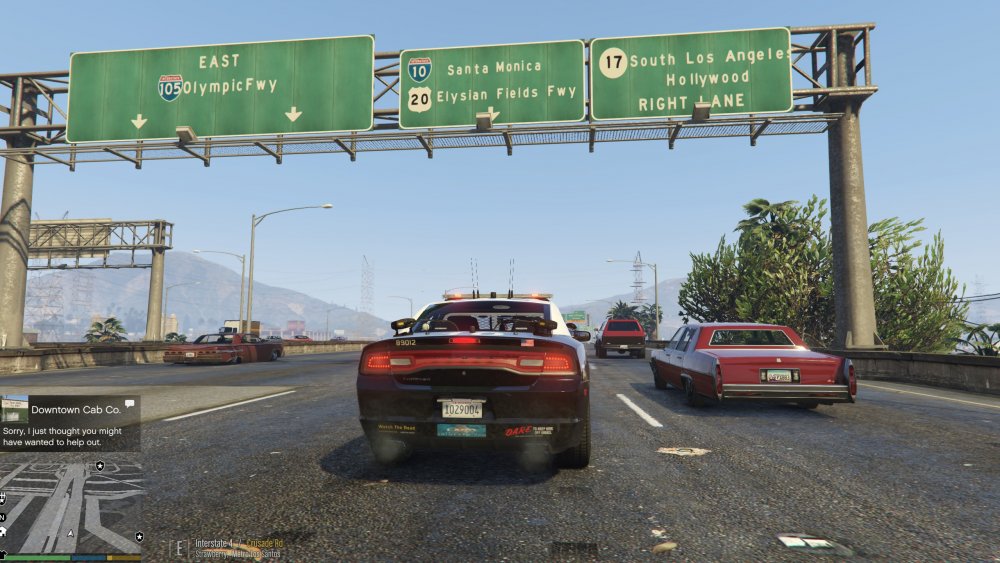Image resolution: width=1000 pixels, height=563 pixels.
Task: Select the white player arrow on minimap
Action: (70, 532)
